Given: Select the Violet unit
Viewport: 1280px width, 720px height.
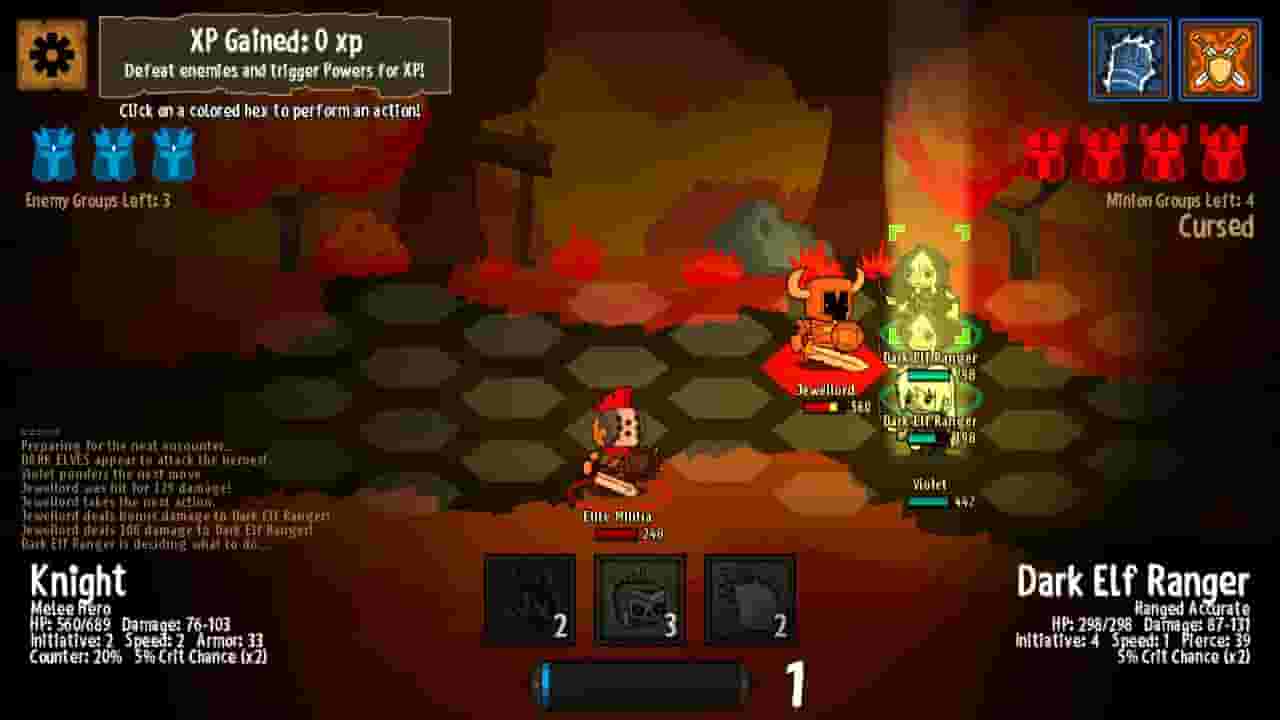Looking at the screenshot, I should pyautogui.click(x=930, y=470).
